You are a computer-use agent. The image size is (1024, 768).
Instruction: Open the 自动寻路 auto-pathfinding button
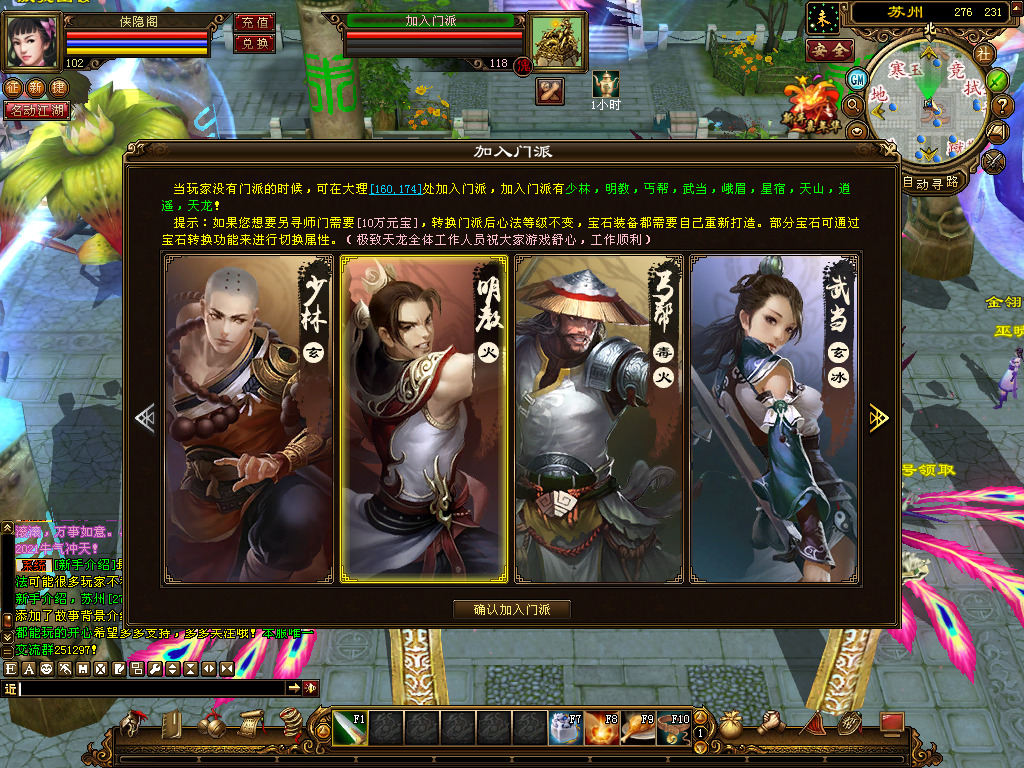[931, 182]
